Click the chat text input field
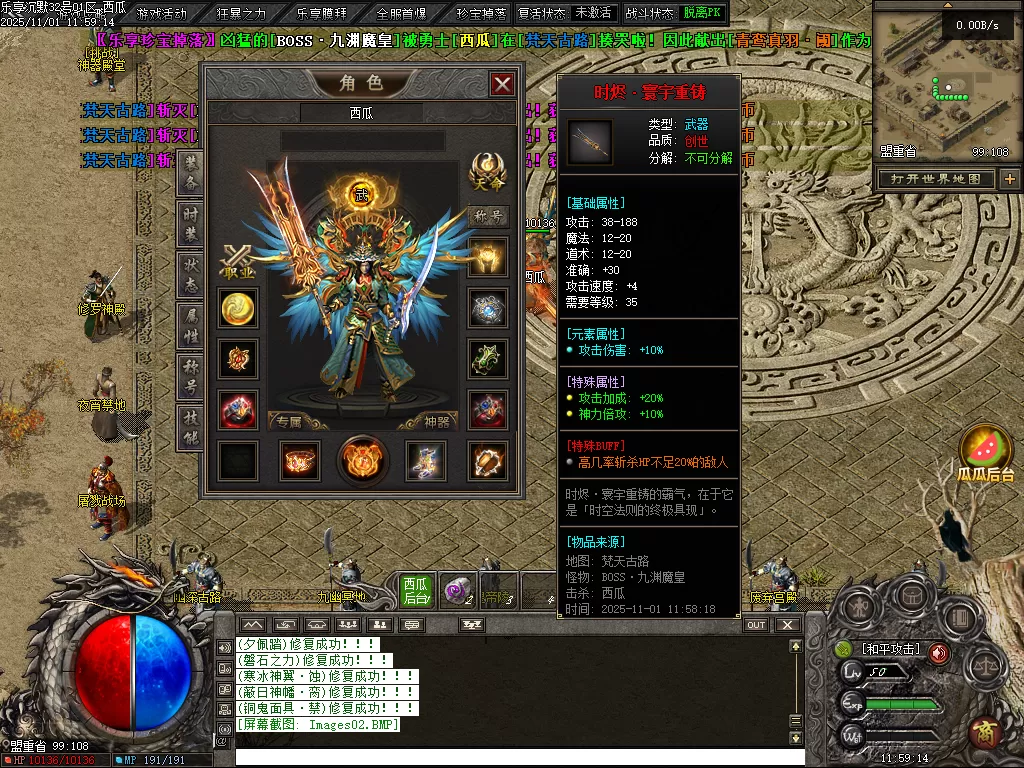 [520, 756]
